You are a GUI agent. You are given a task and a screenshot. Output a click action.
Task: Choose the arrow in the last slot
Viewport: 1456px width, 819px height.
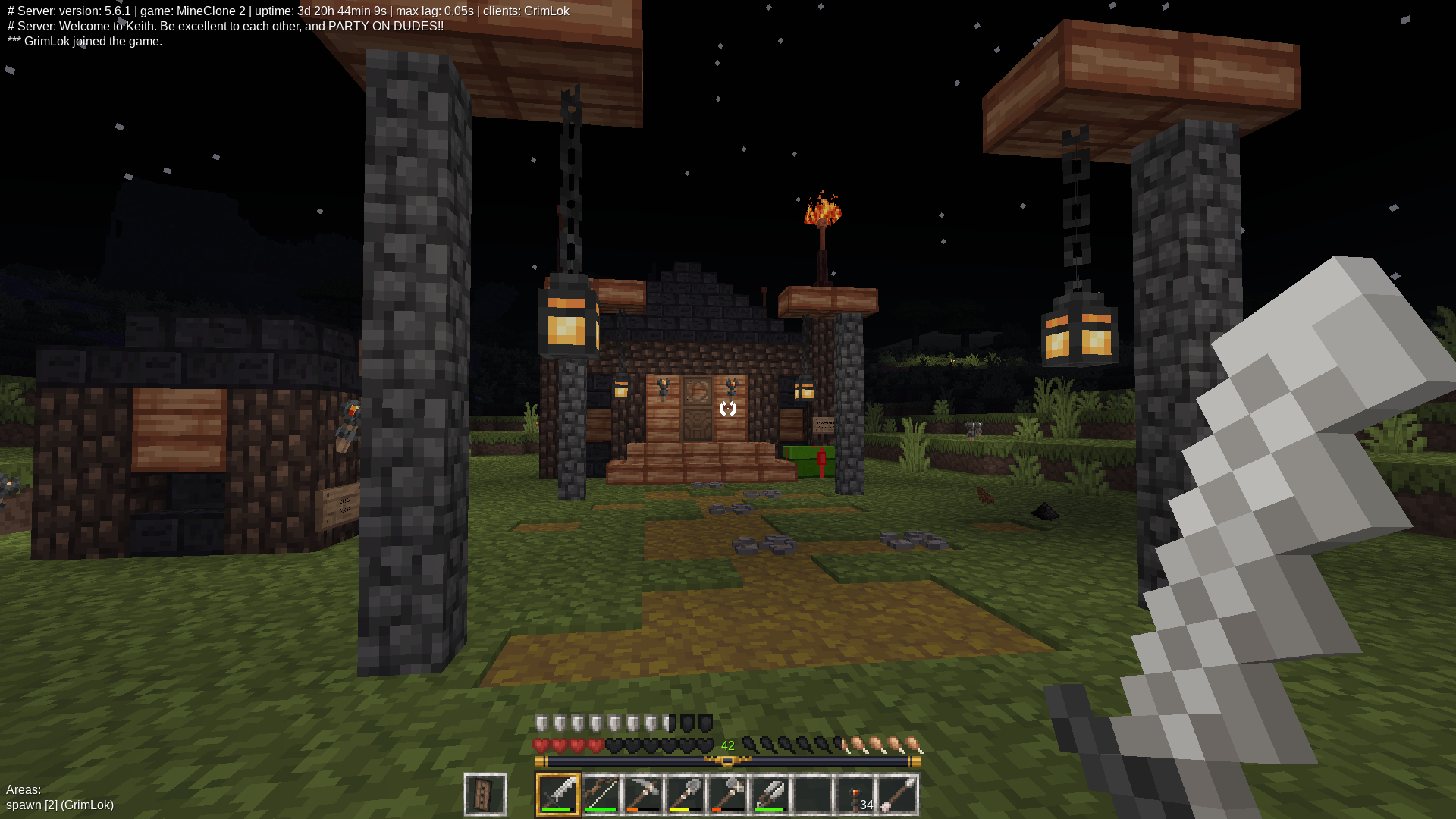[897, 794]
